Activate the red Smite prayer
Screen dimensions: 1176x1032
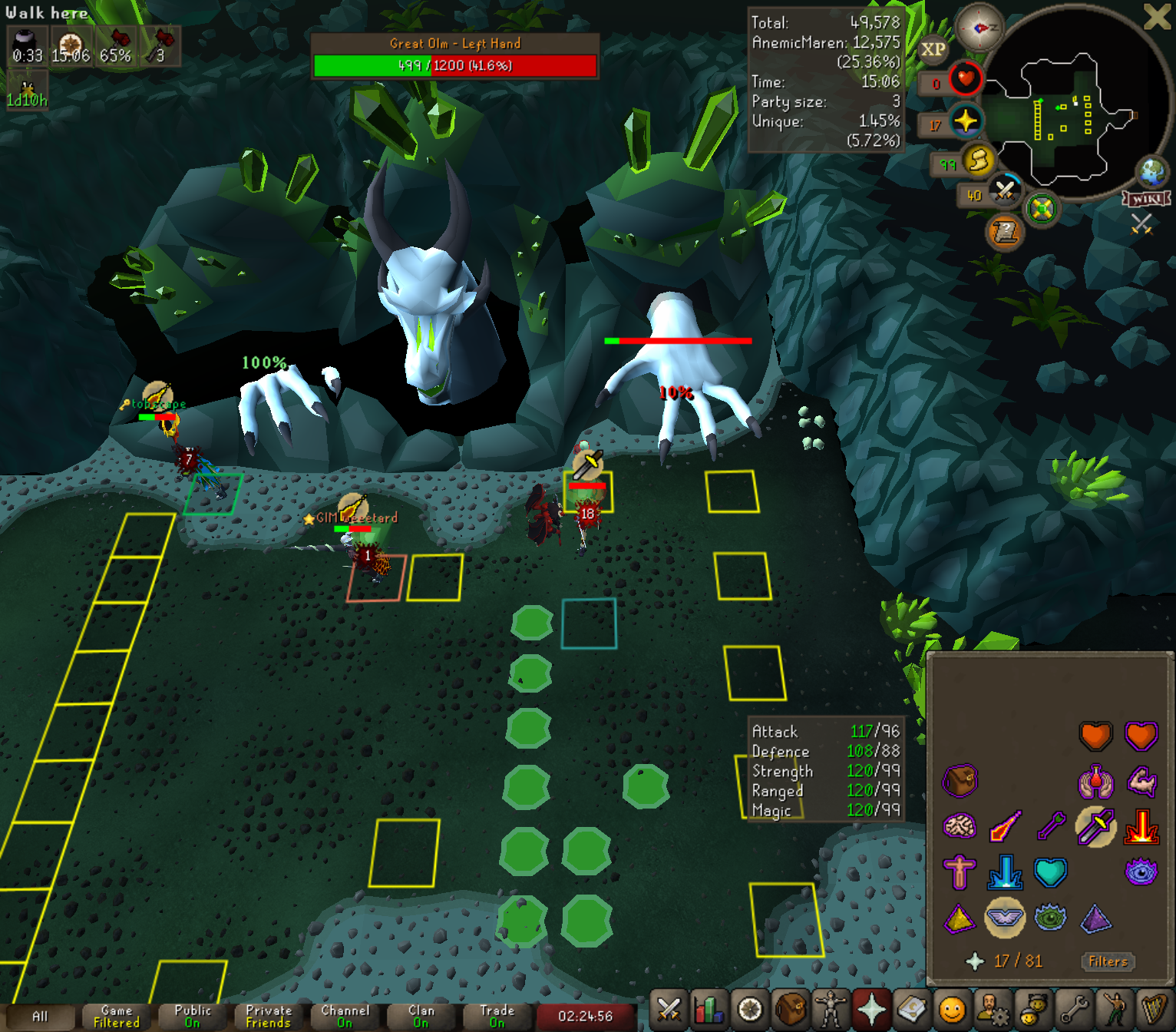[x=1141, y=827]
